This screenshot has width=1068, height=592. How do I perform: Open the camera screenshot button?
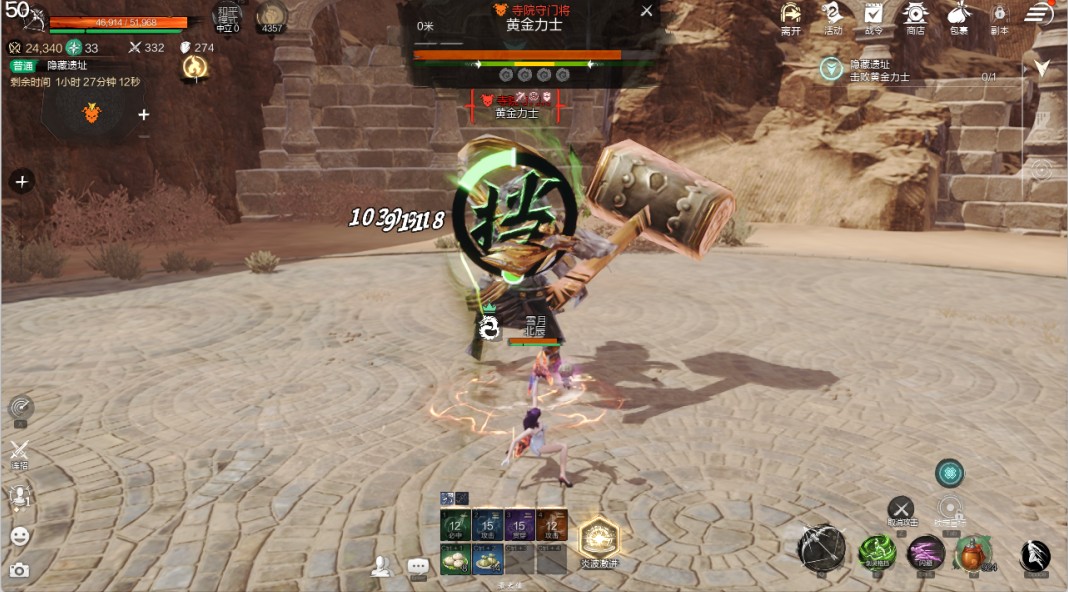click(19, 570)
